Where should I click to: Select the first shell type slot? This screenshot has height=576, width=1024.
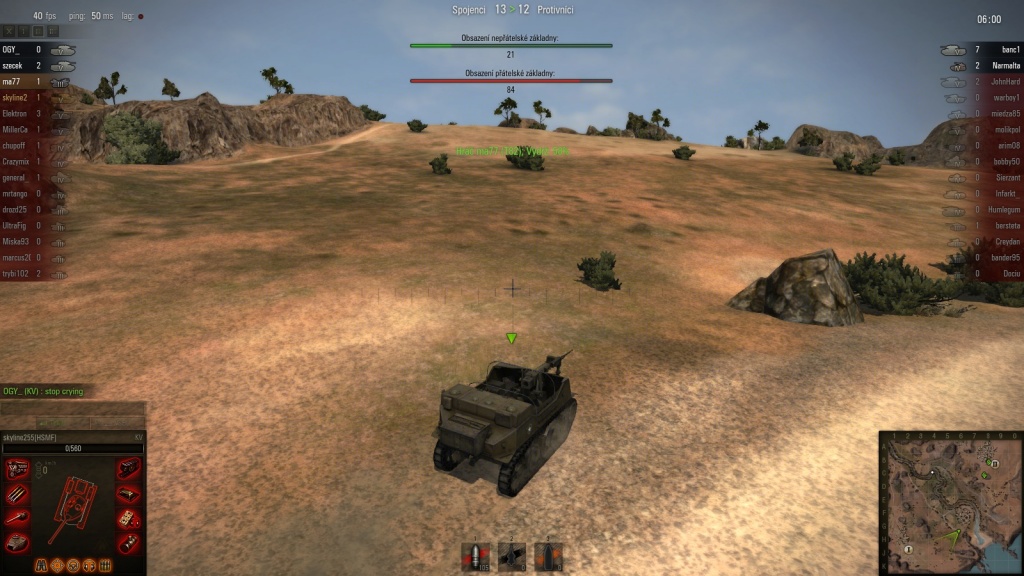pos(475,557)
